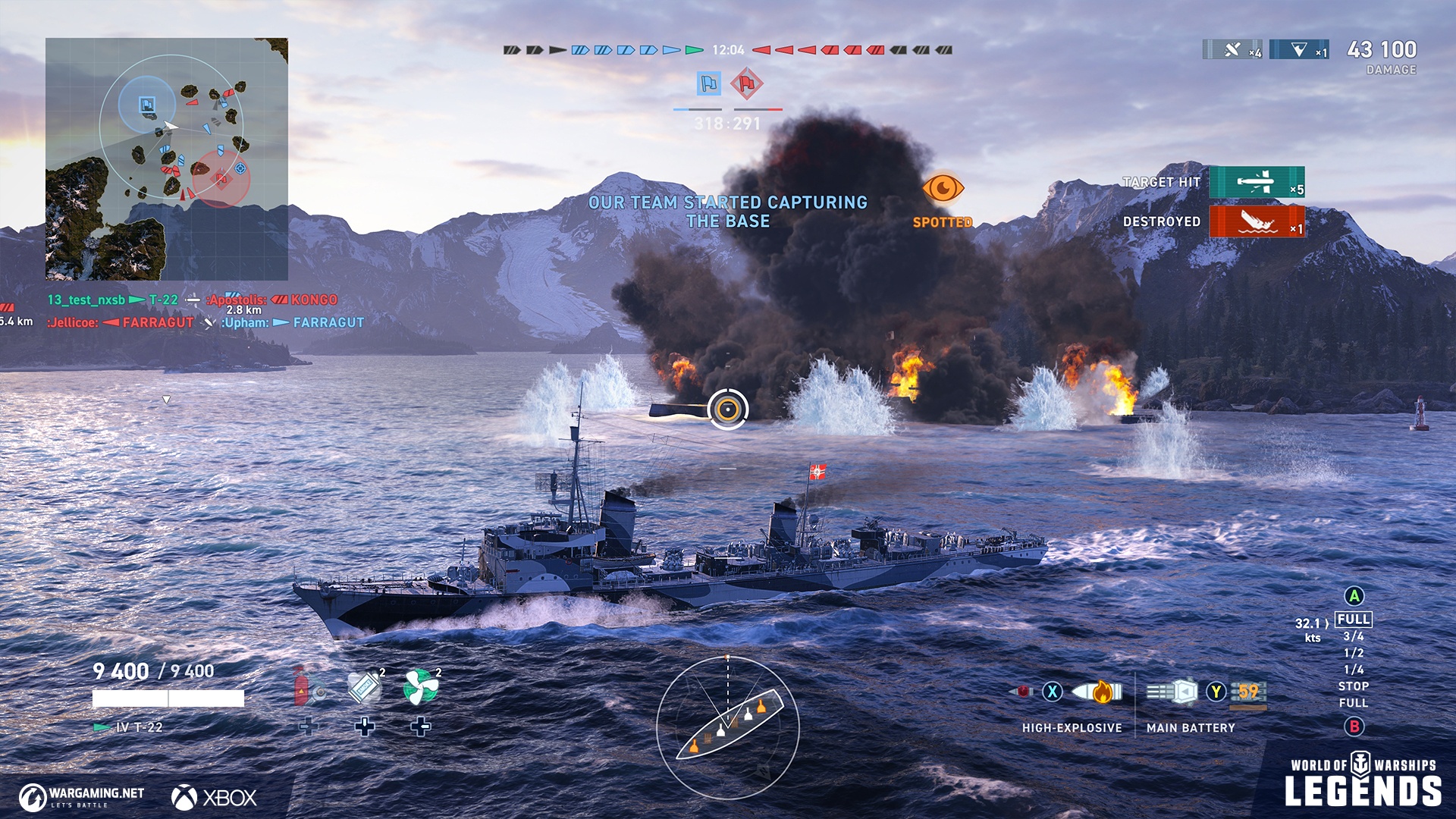The width and height of the screenshot is (1456, 819).
Task: Click the blue allied base flag
Action: pos(708,83)
